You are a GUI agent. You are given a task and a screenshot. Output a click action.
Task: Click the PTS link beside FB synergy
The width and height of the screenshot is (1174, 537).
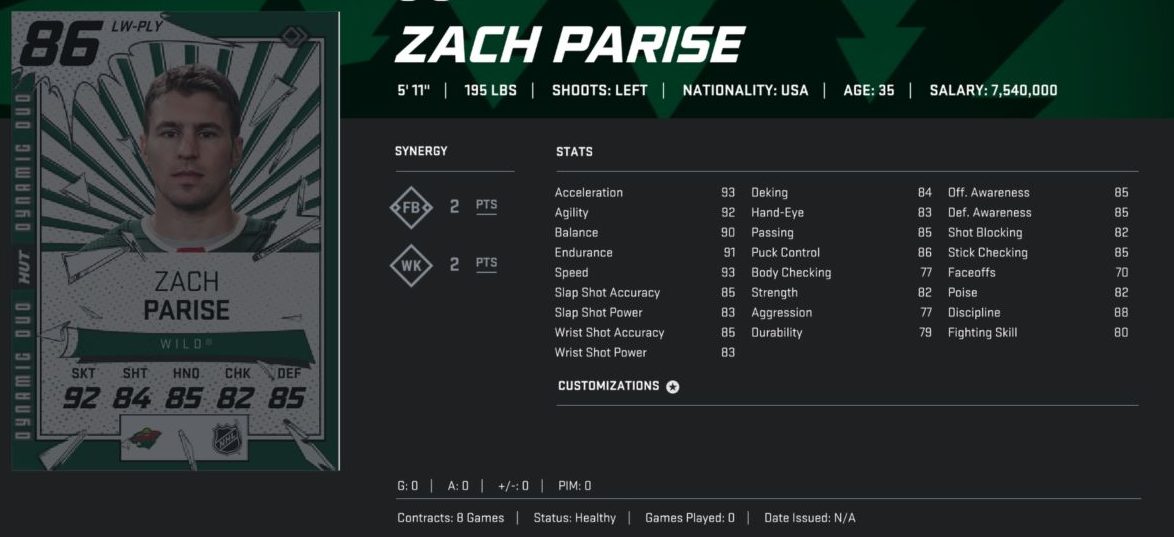pyautogui.click(x=486, y=206)
